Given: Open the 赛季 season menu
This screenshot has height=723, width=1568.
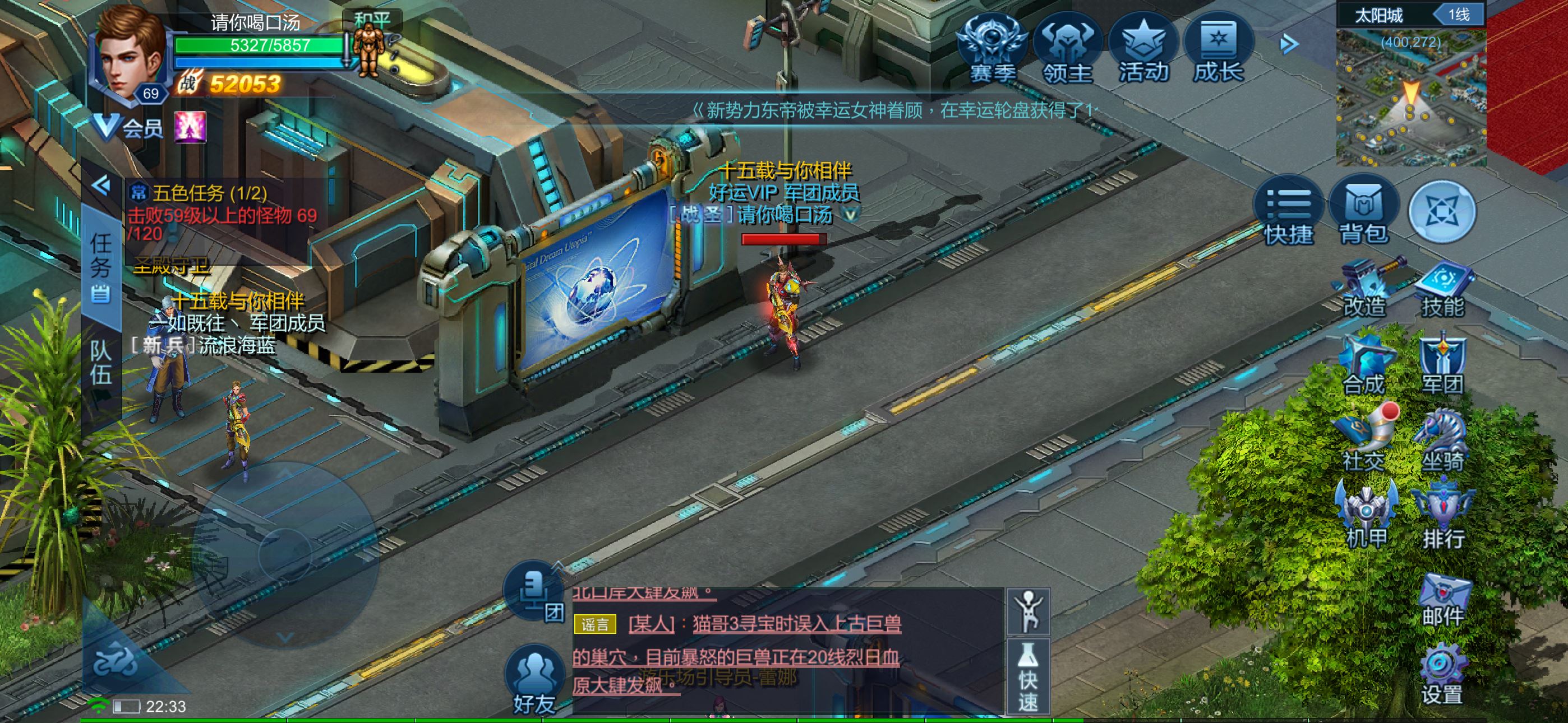Looking at the screenshot, I should (992, 50).
